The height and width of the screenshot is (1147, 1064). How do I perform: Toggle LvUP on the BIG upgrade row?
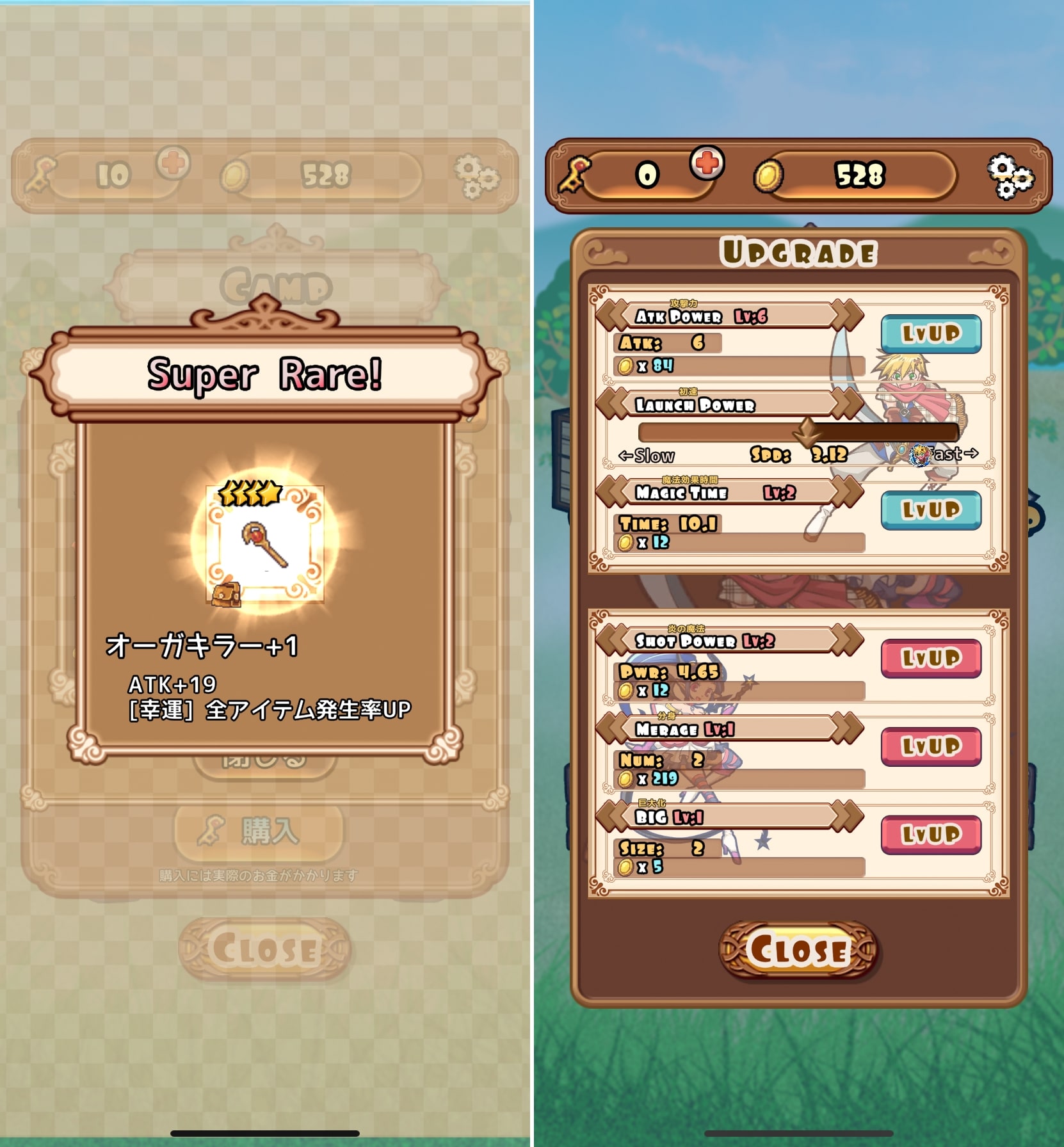932,833
